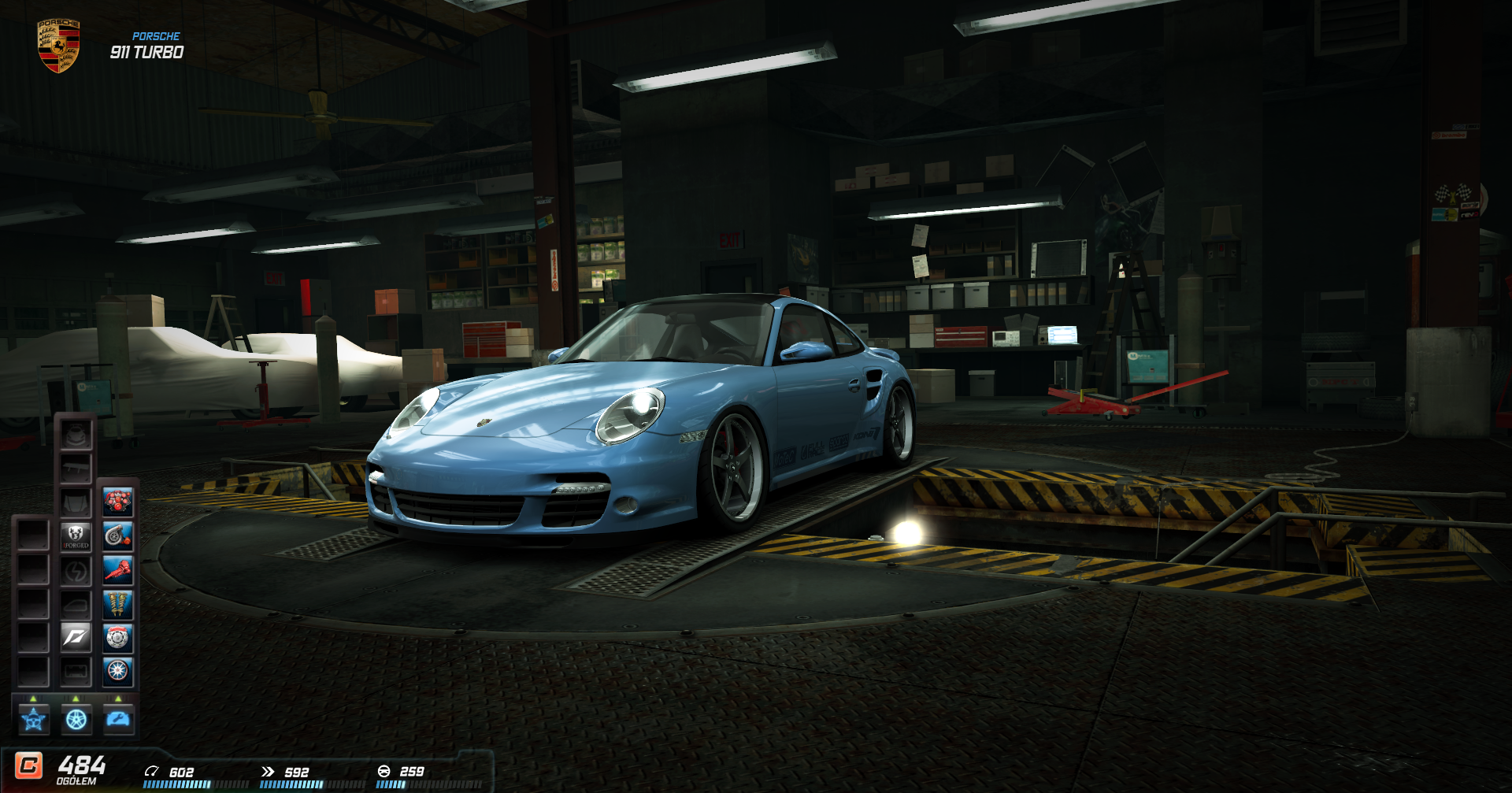1512x793 pixels.
Task: Select the Need for Speed logo slot
Action: [x=76, y=638]
